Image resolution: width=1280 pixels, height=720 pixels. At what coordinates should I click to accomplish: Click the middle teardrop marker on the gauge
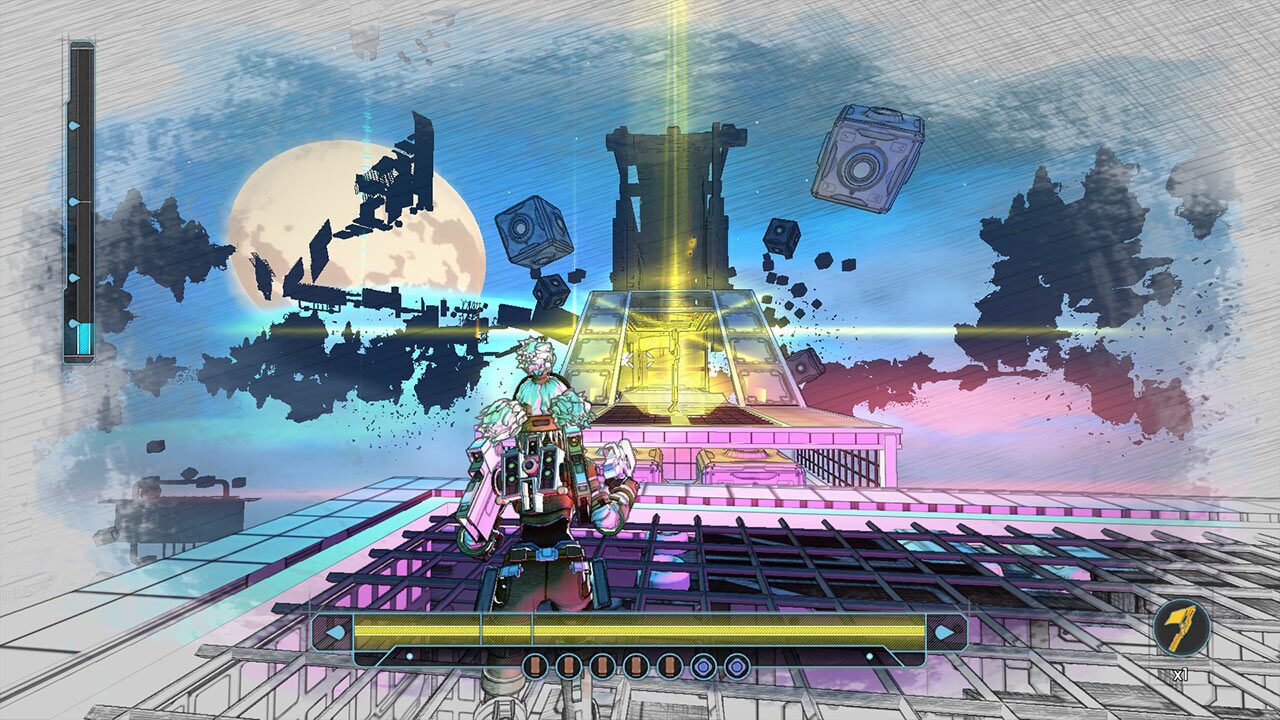(72, 202)
